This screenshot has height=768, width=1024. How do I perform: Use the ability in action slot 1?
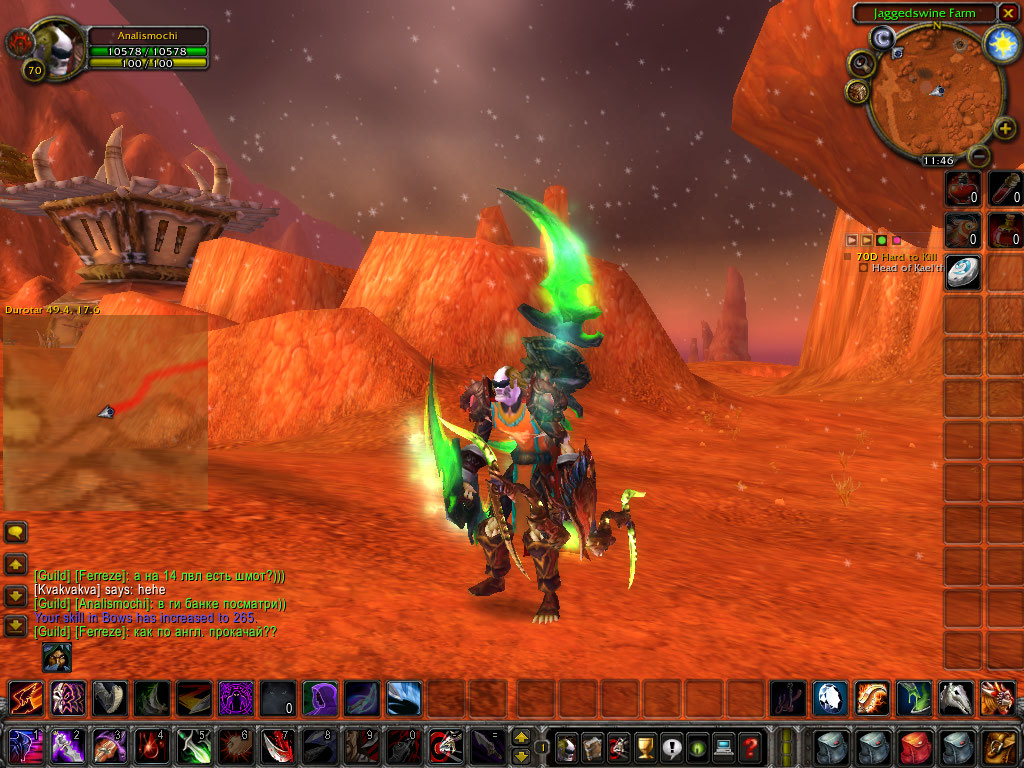click(x=24, y=746)
